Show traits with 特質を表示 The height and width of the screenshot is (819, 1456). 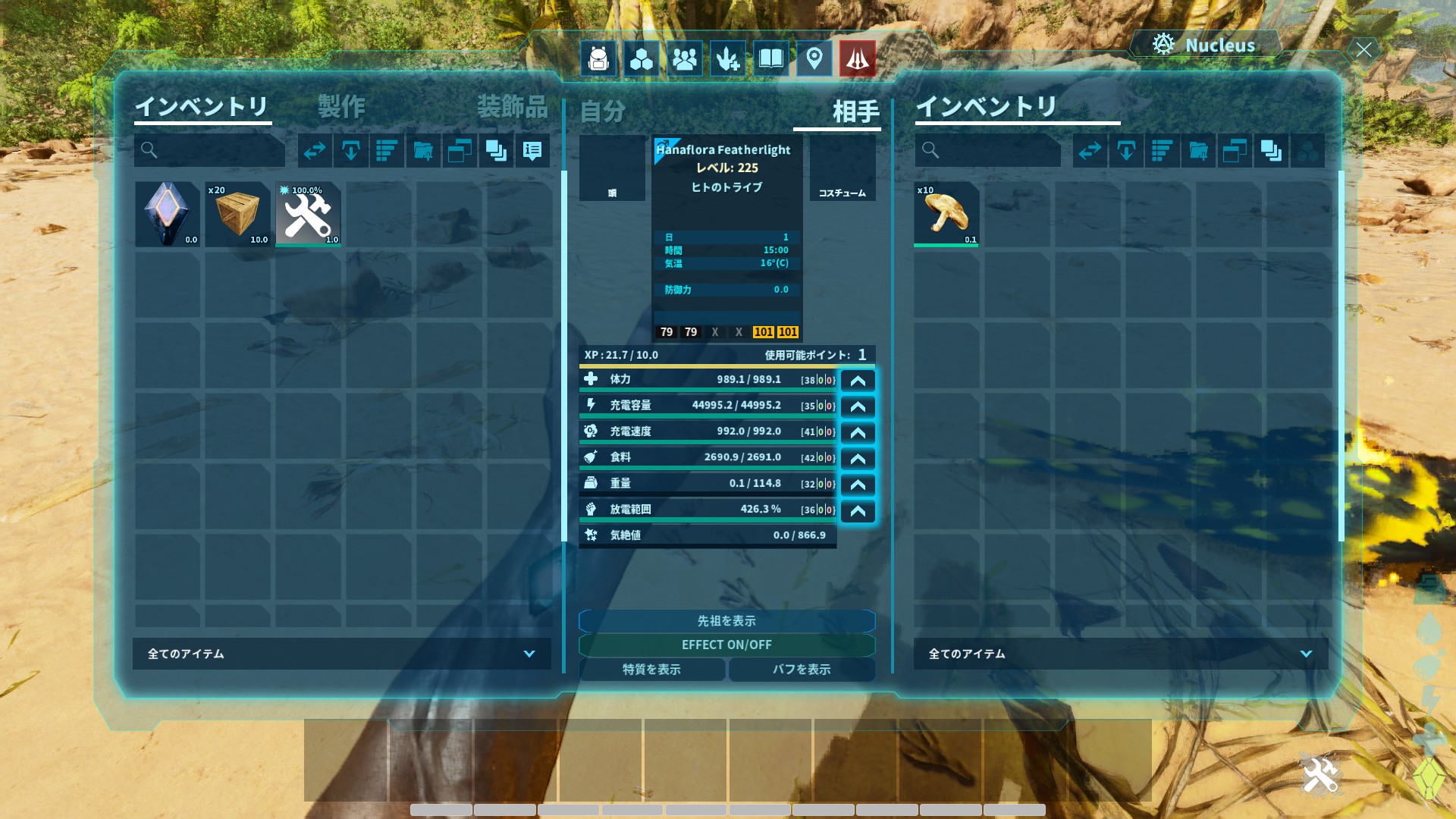651,670
